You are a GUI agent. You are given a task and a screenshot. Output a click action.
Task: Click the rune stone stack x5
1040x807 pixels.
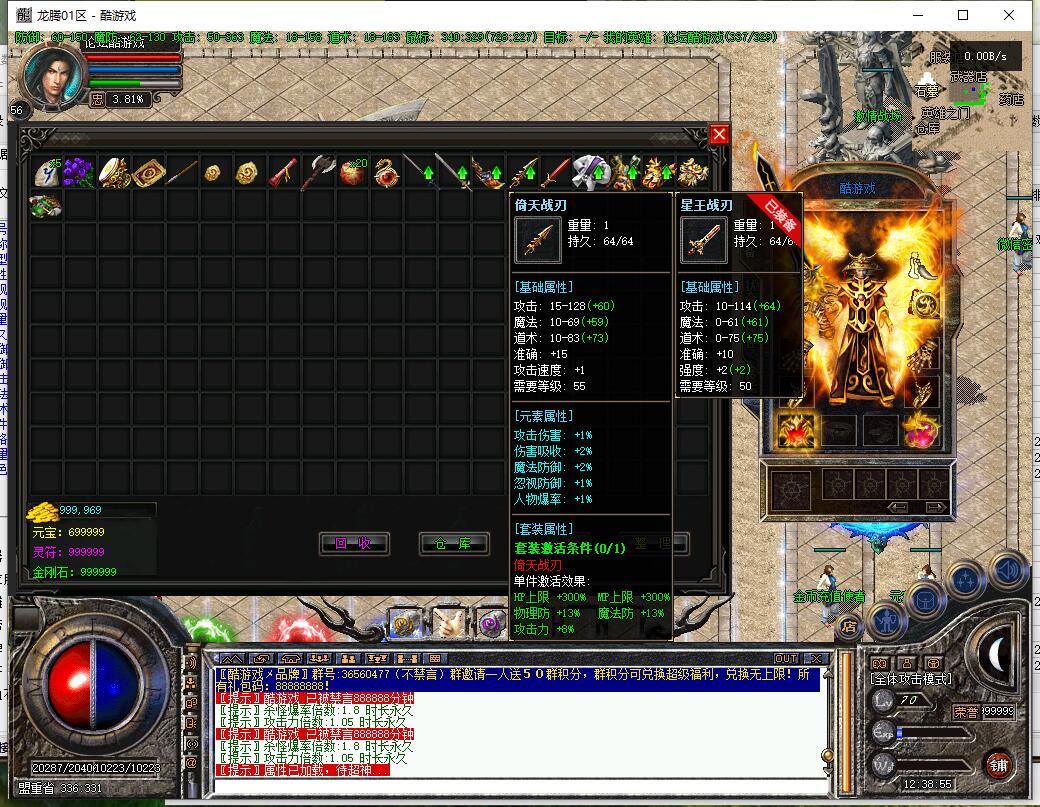tap(46, 172)
